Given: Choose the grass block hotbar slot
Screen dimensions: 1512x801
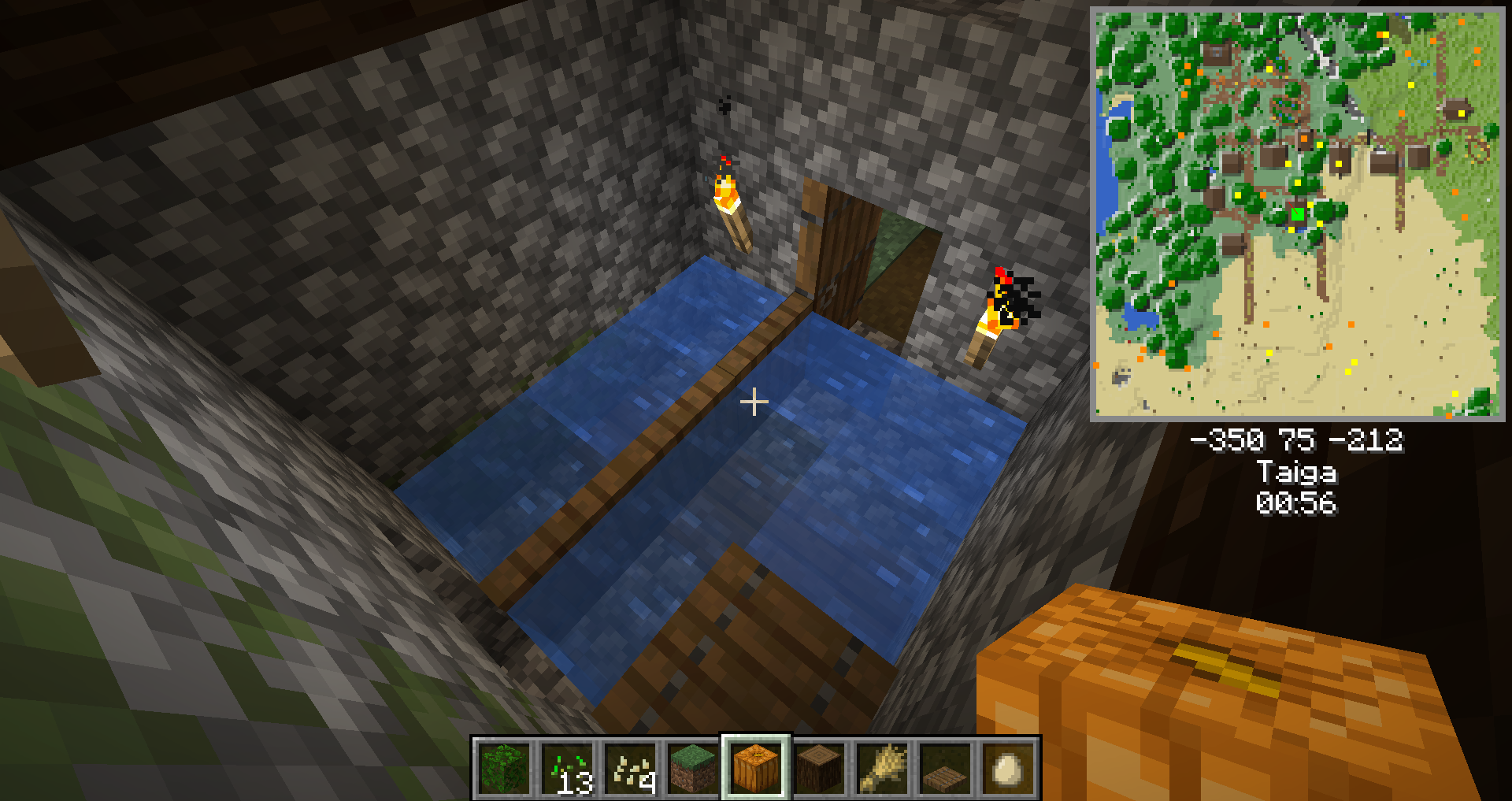Looking at the screenshot, I should pos(693,768).
